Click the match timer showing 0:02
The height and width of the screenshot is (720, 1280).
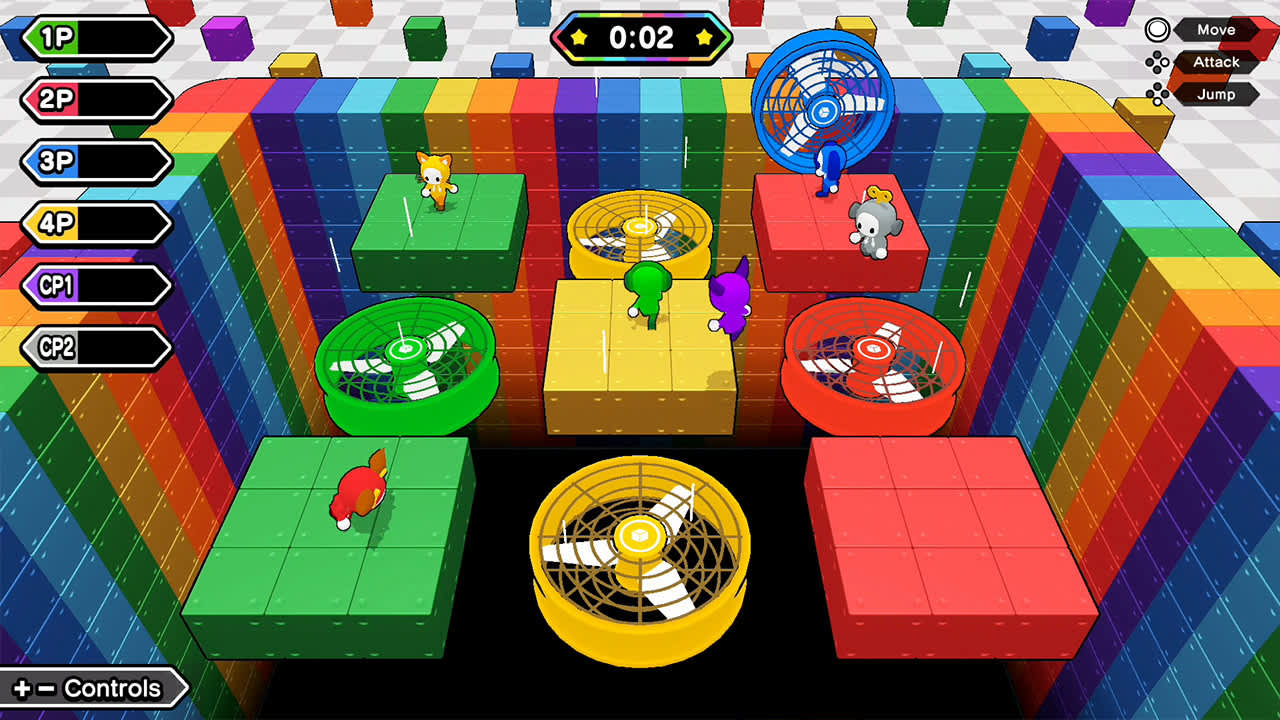click(x=640, y=39)
